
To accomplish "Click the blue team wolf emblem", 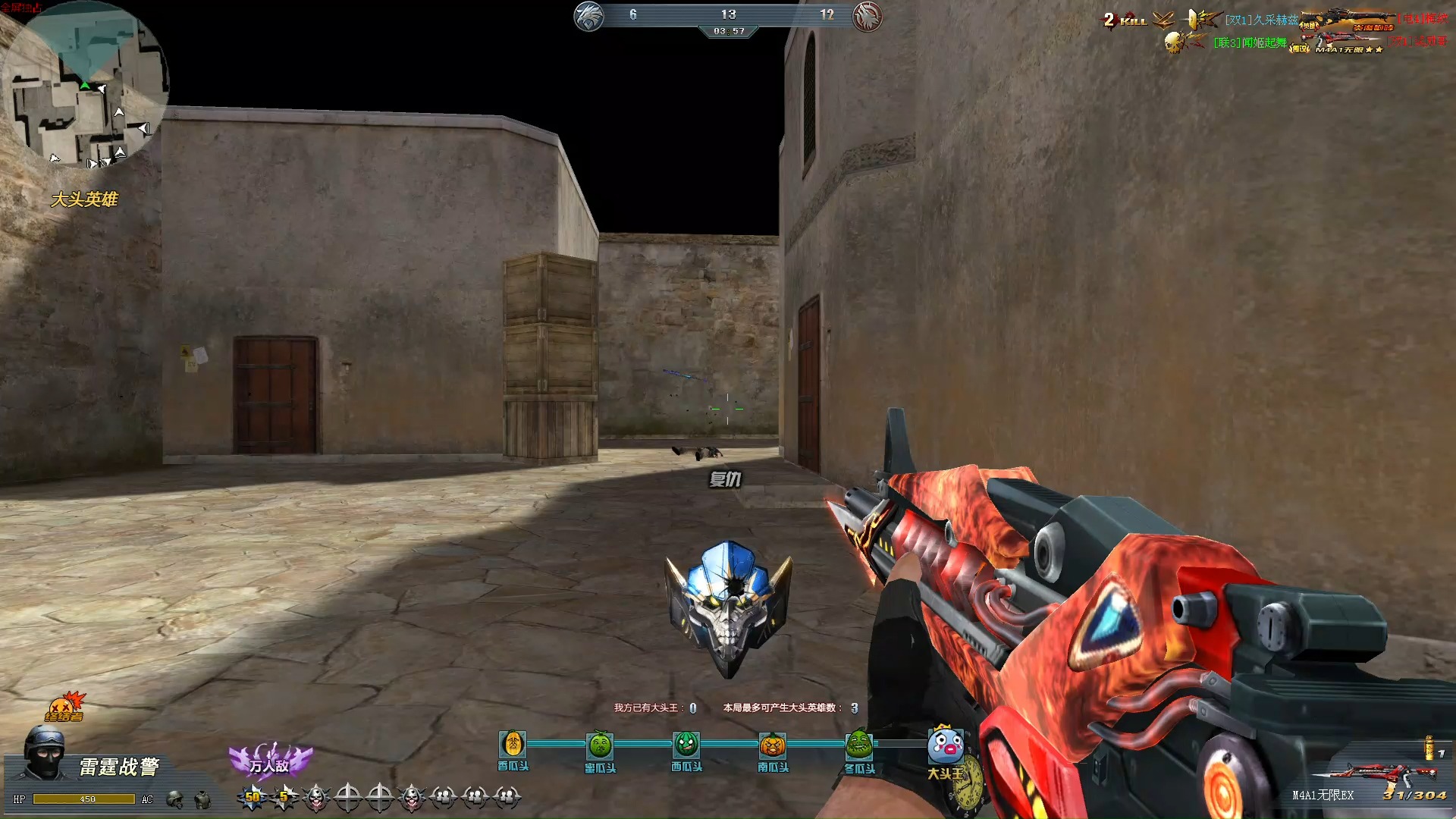I will (588, 16).
